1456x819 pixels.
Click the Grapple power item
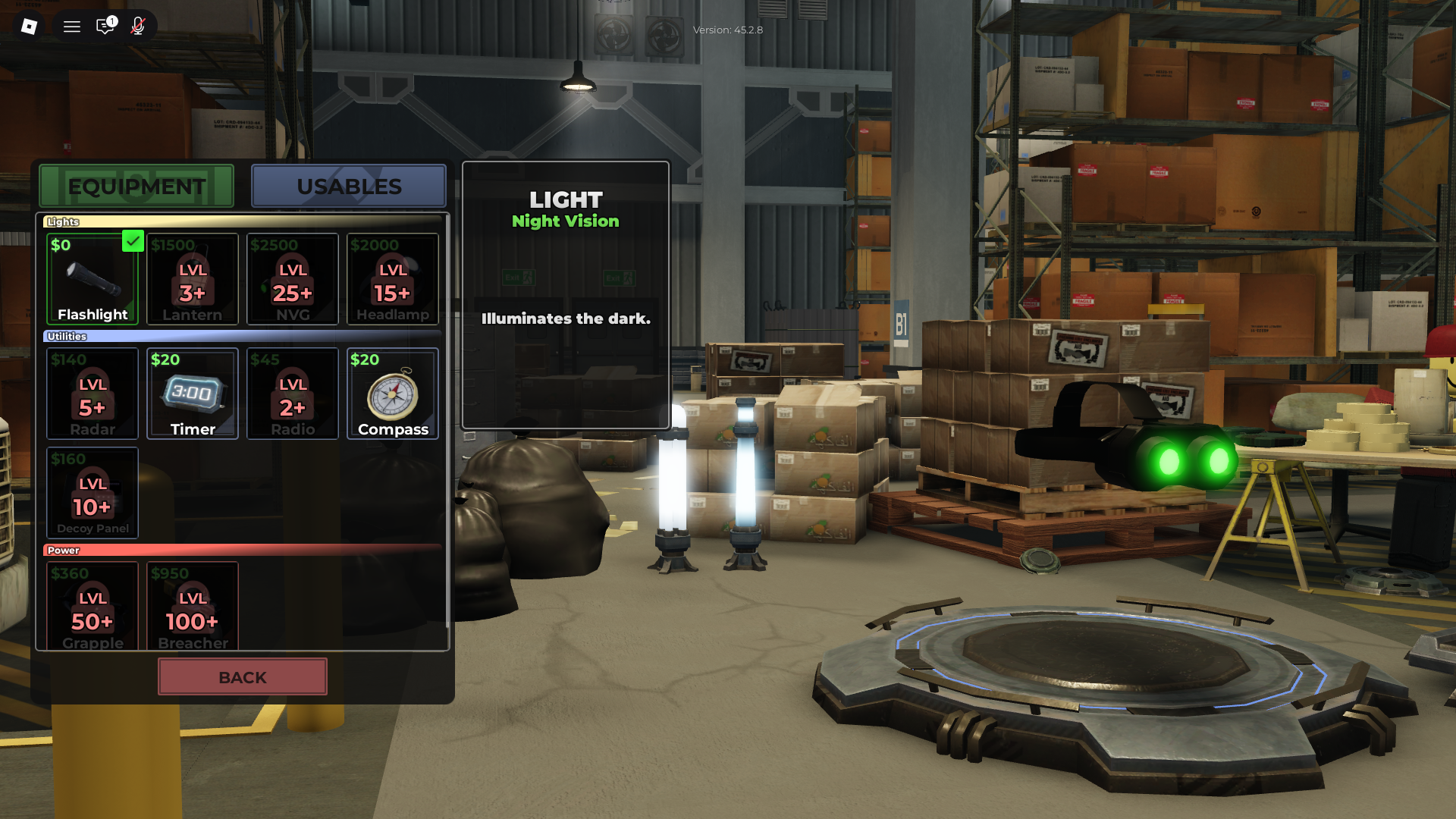click(x=92, y=607)
